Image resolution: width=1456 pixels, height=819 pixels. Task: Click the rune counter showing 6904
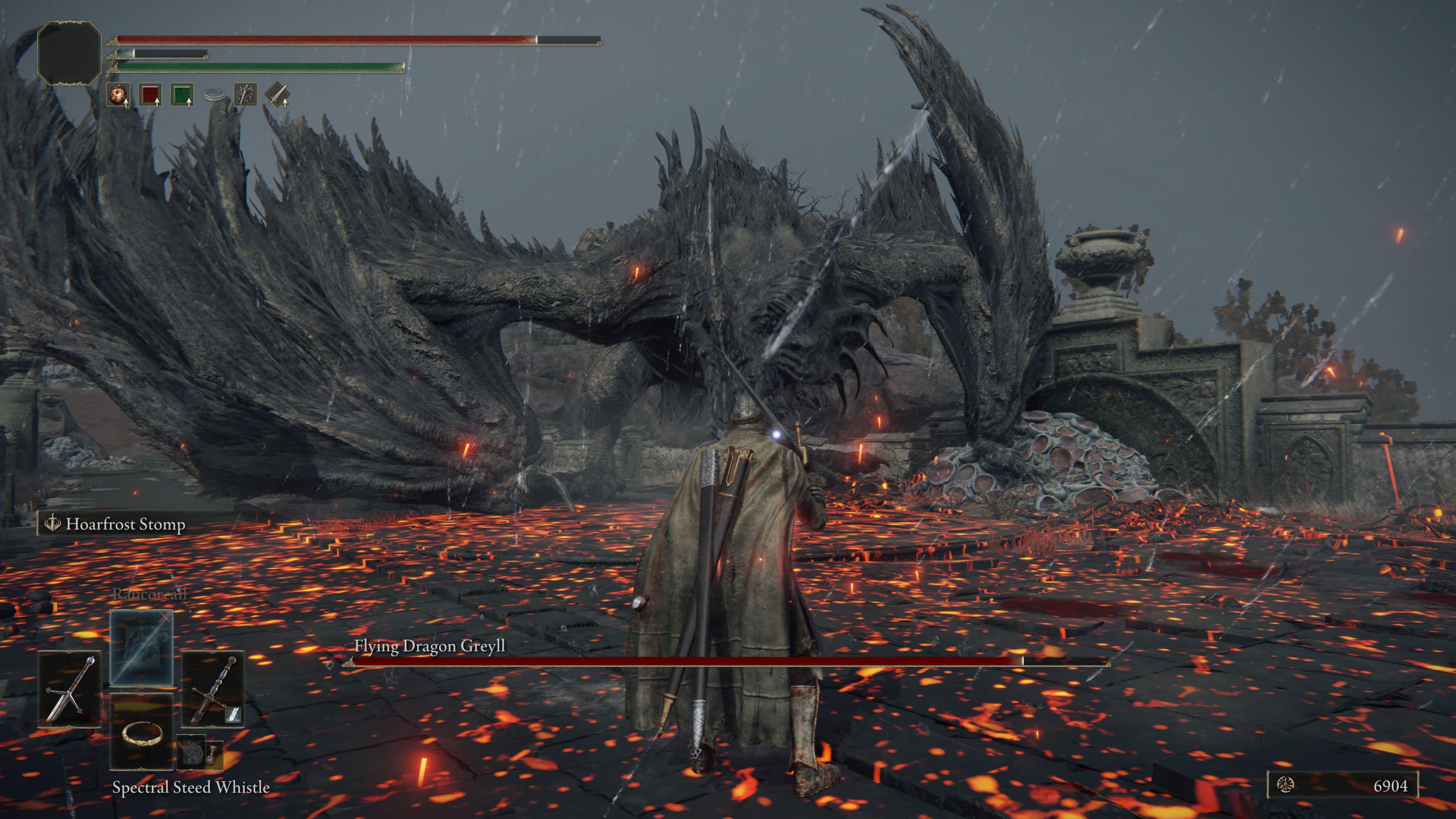coord(1342,785)
